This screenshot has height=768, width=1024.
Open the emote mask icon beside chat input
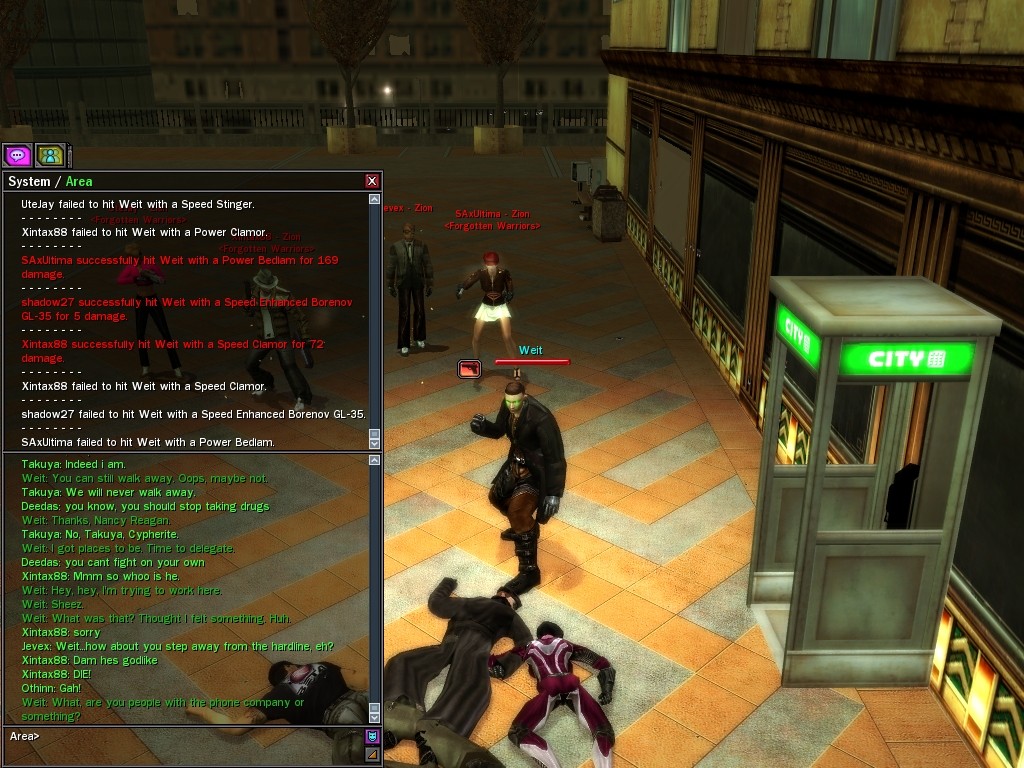pyautogui.click(x=372, y=737)
